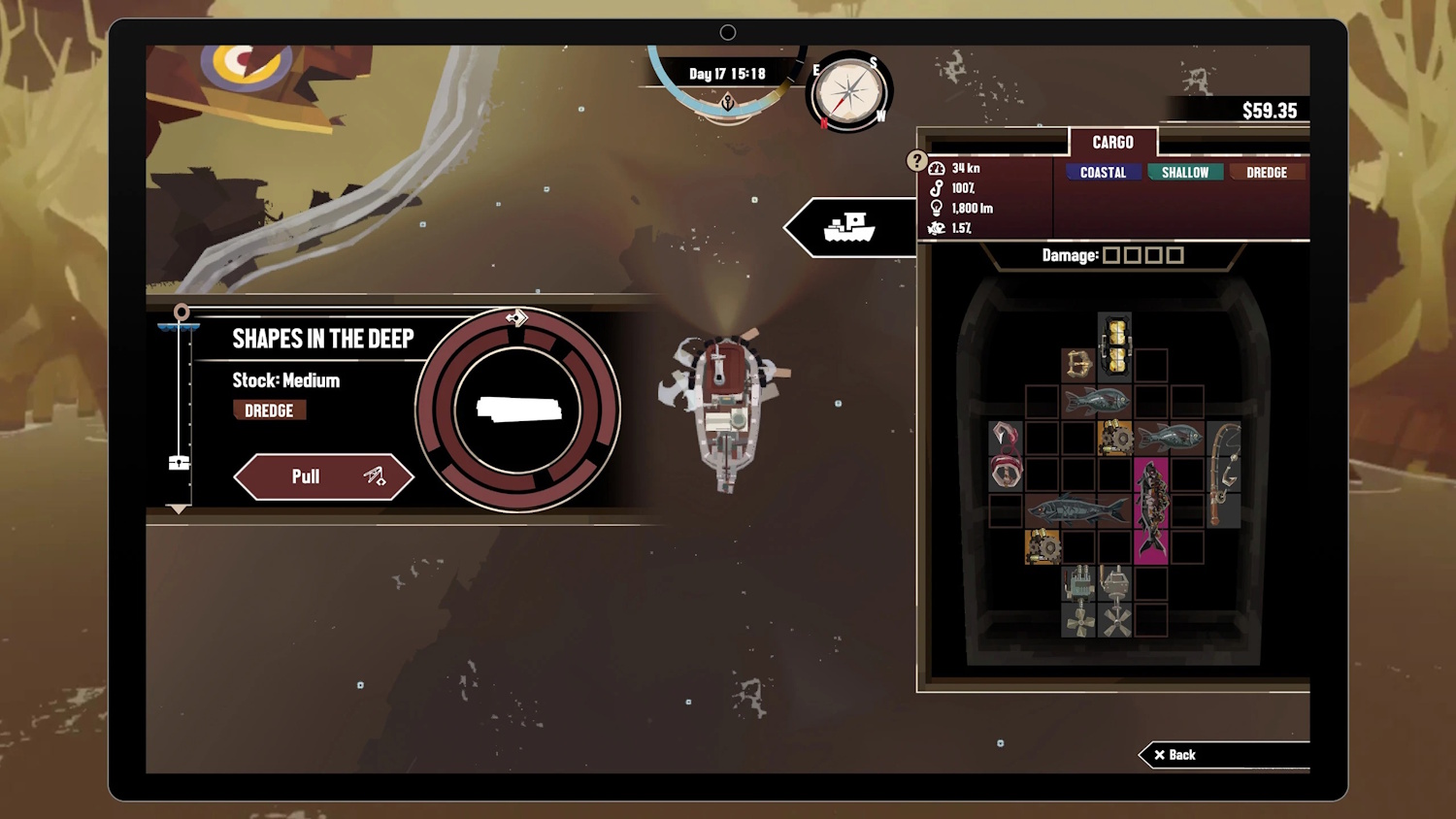The image size is (1456, 819).
Task: Open the CARGO tab
Action: coord(1112,143)
